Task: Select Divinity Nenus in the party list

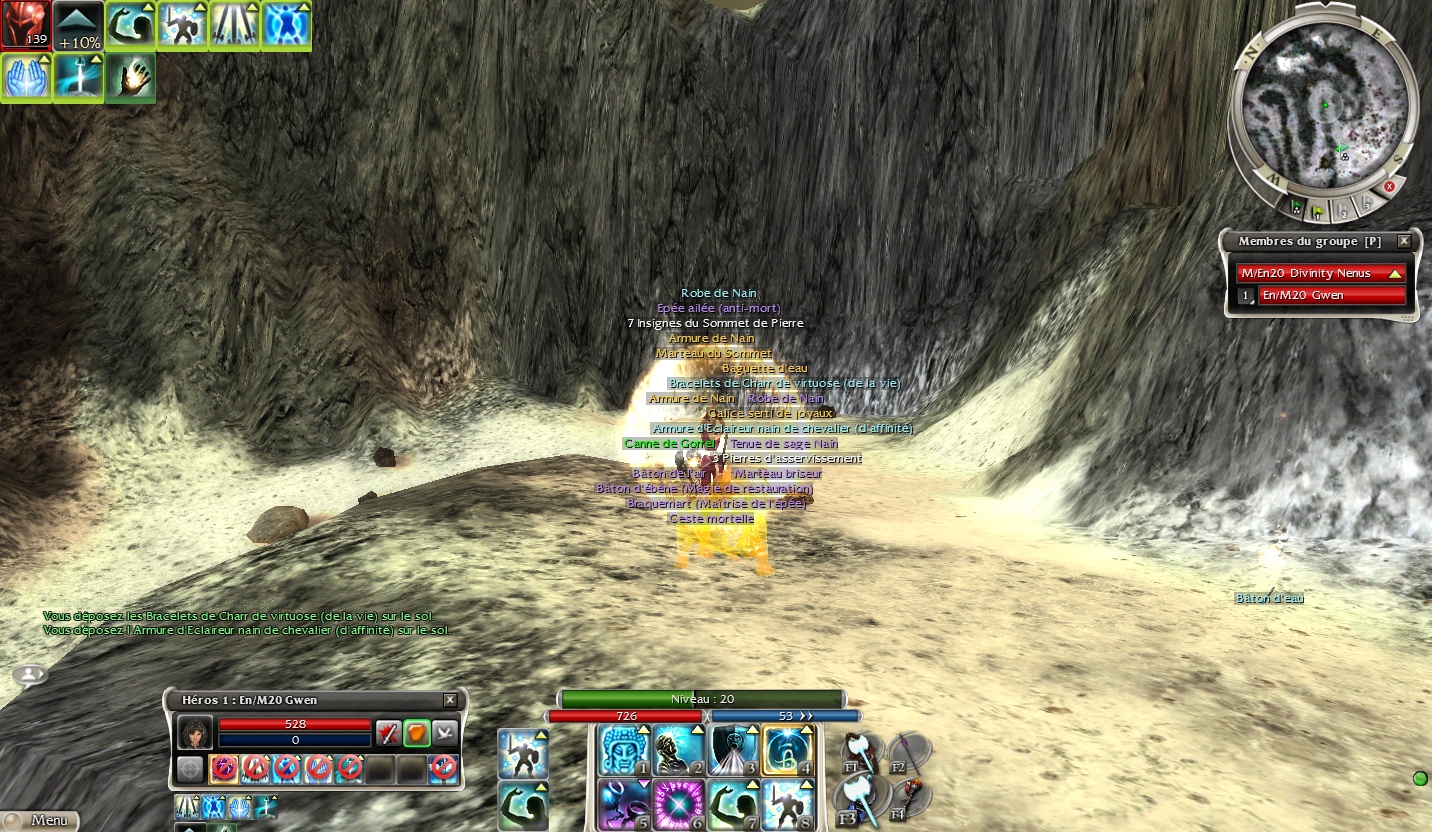Action: point(1321,273)
